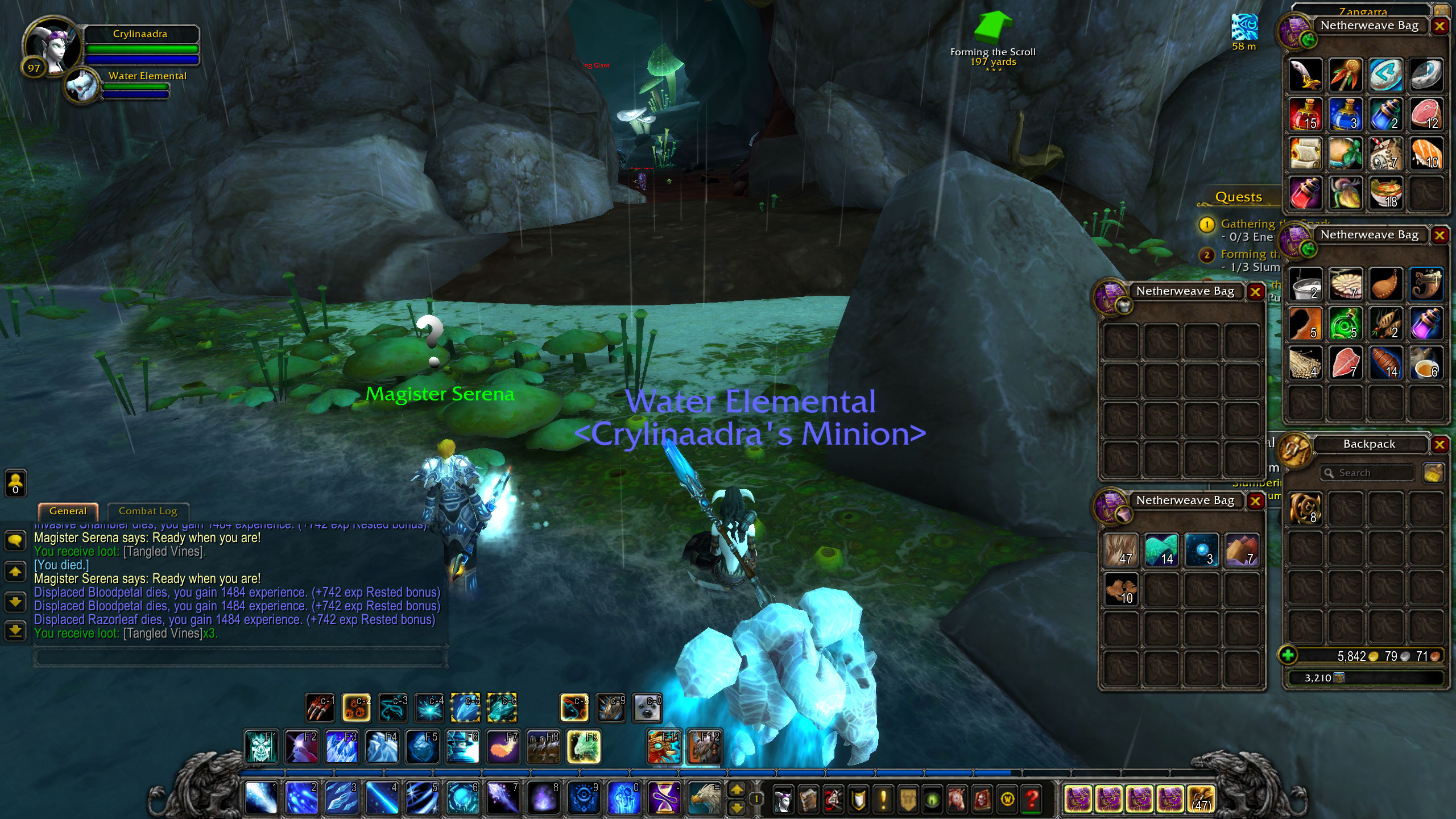This screenshot has width=1456, height=819.
Task: Activate the F1 skull ability
Action: pos(261,746)
